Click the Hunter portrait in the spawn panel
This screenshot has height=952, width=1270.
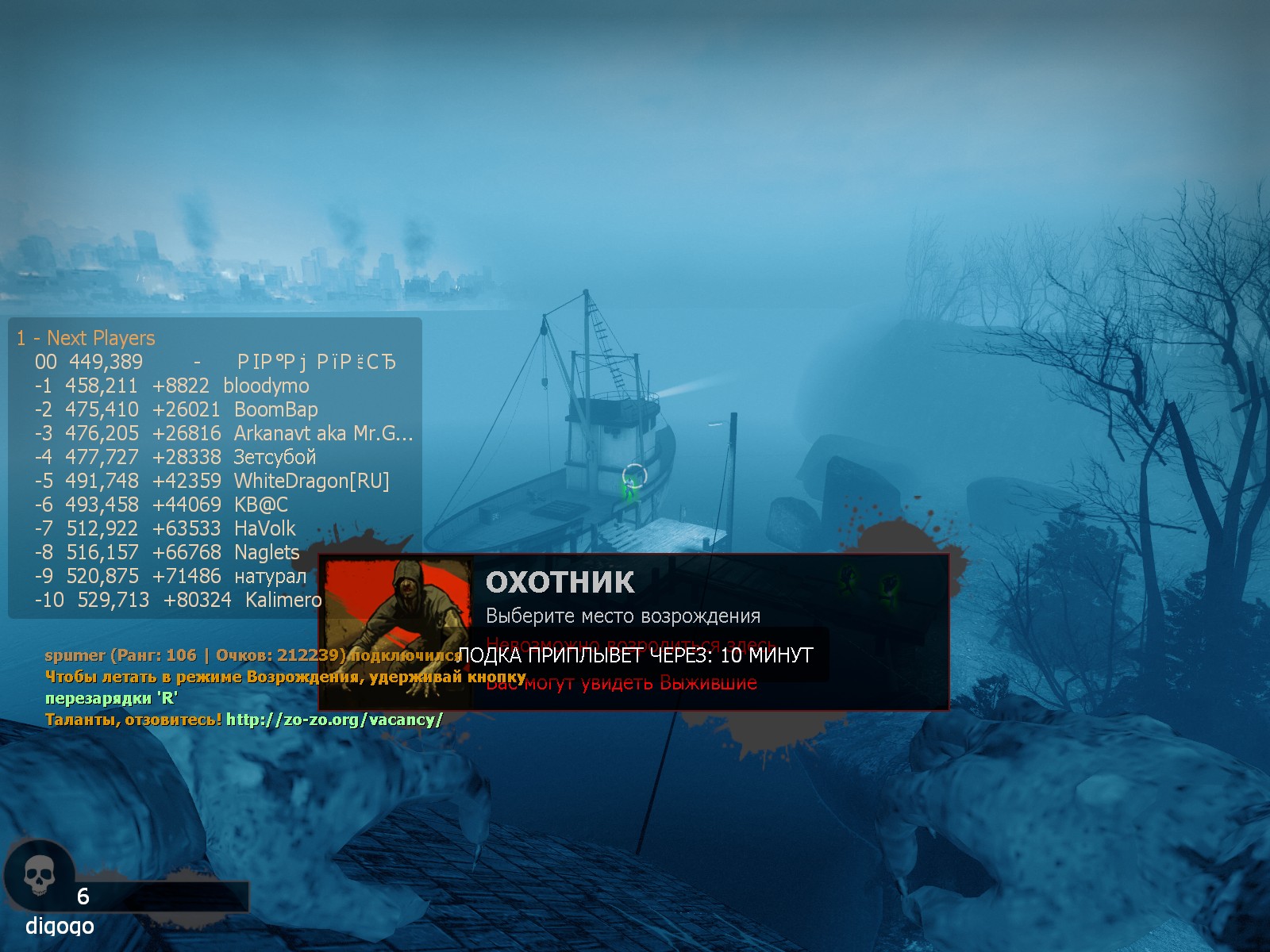(x=397, y=631)
